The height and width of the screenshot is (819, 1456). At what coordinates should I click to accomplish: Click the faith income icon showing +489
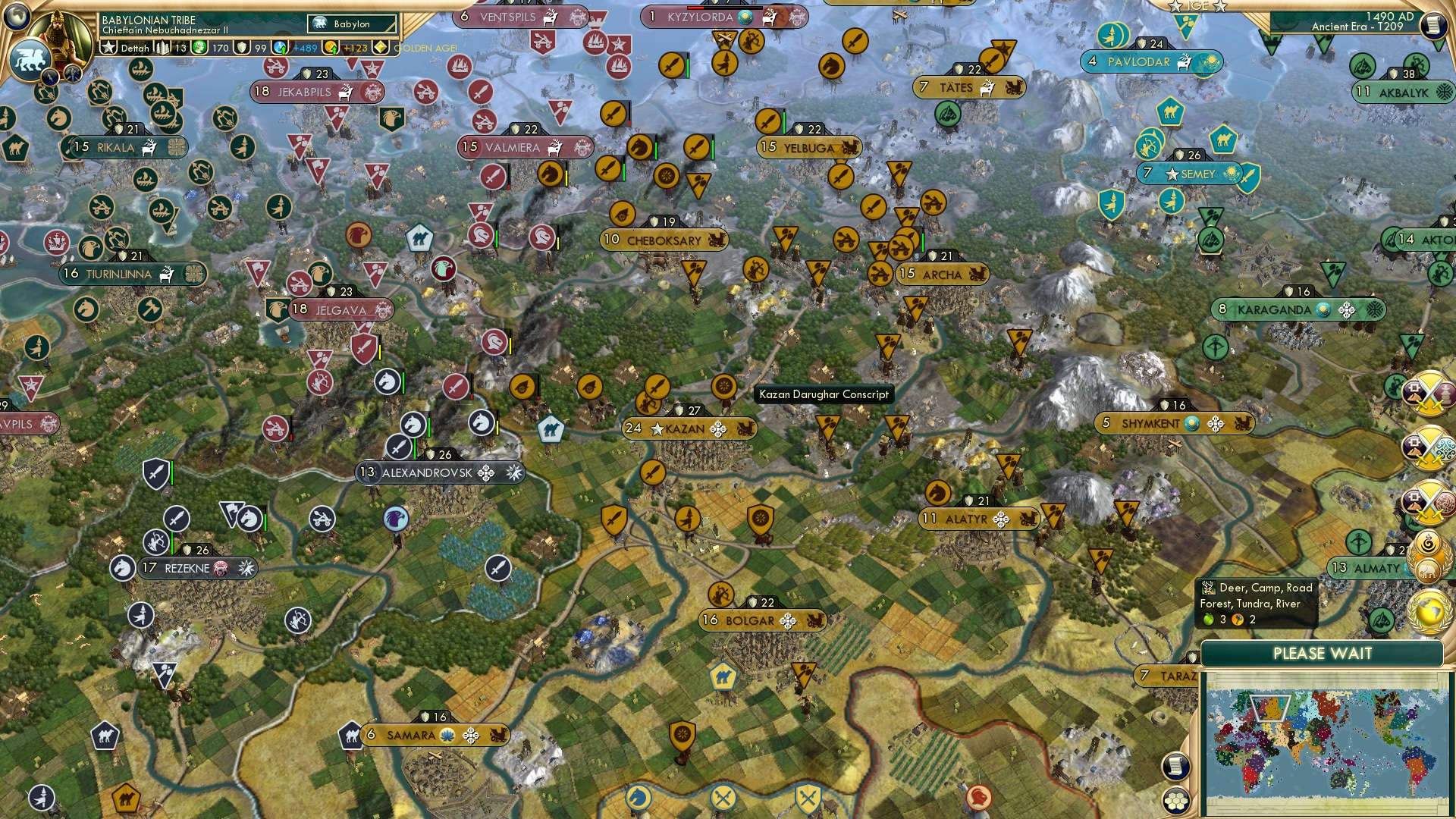(x=279, y=47)
